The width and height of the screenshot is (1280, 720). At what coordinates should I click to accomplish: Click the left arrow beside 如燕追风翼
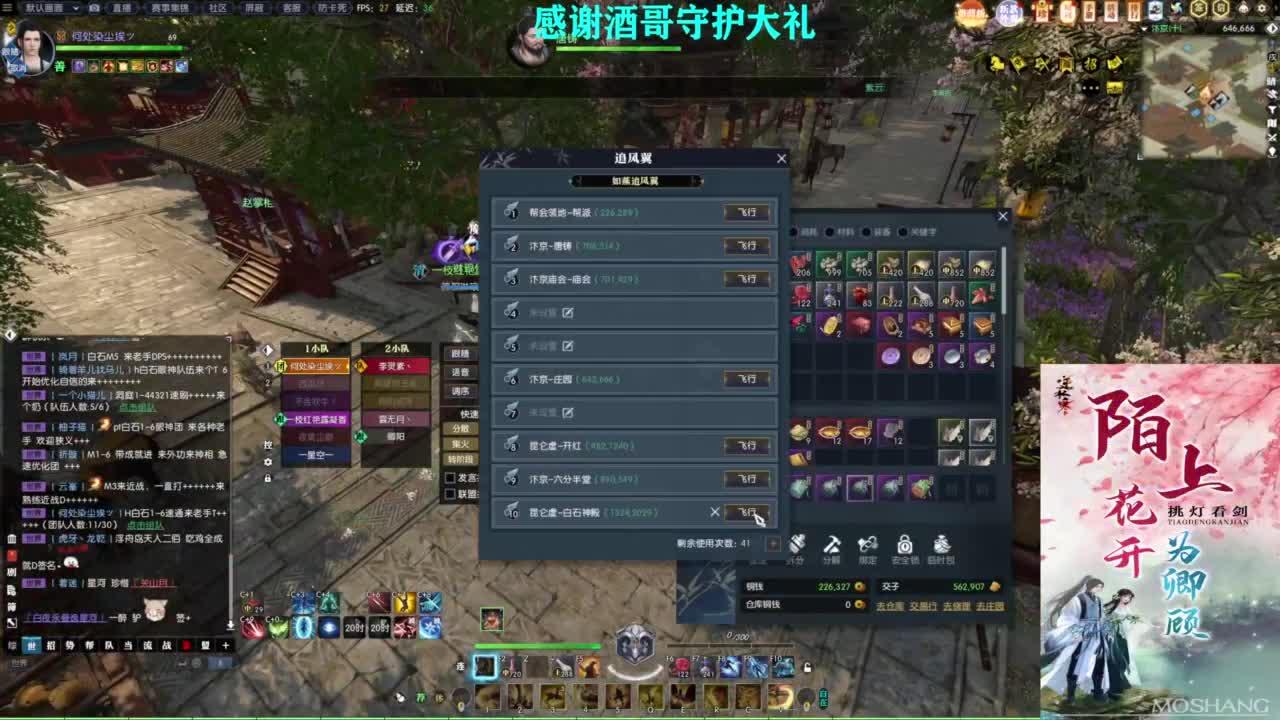tap(577, 180)
